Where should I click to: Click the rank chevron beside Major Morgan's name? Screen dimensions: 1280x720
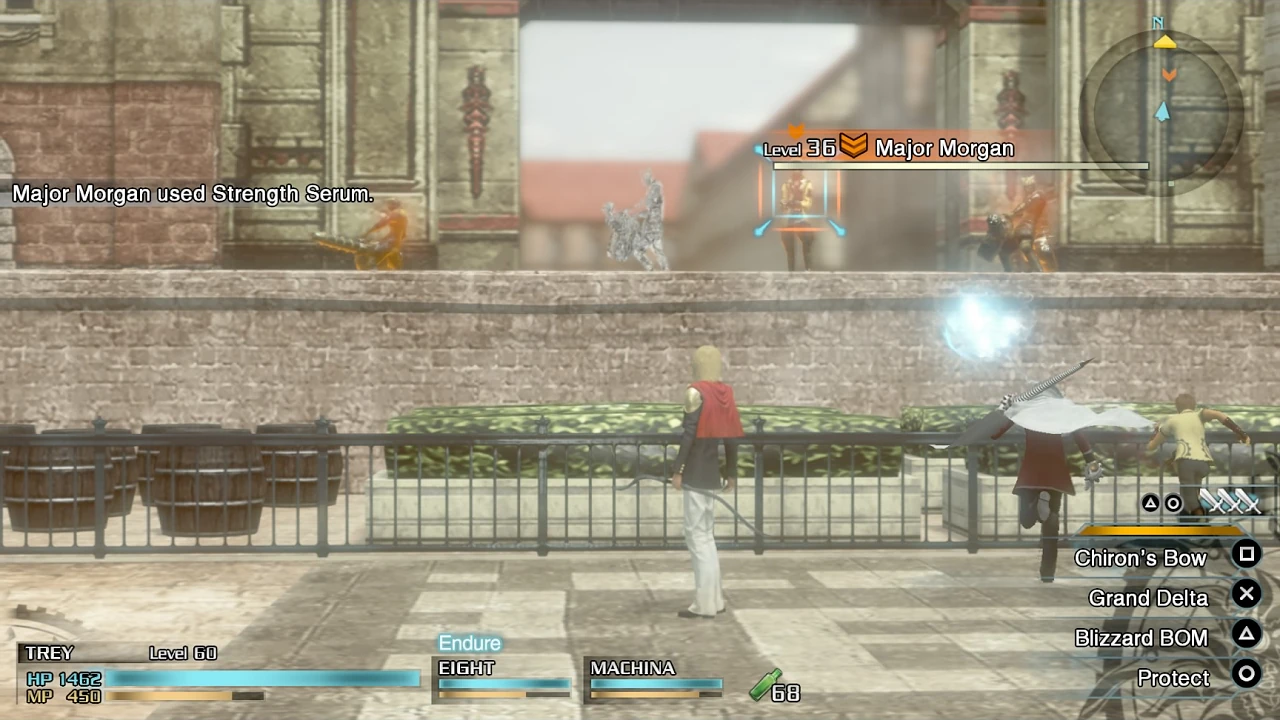(x=853, y=147)
